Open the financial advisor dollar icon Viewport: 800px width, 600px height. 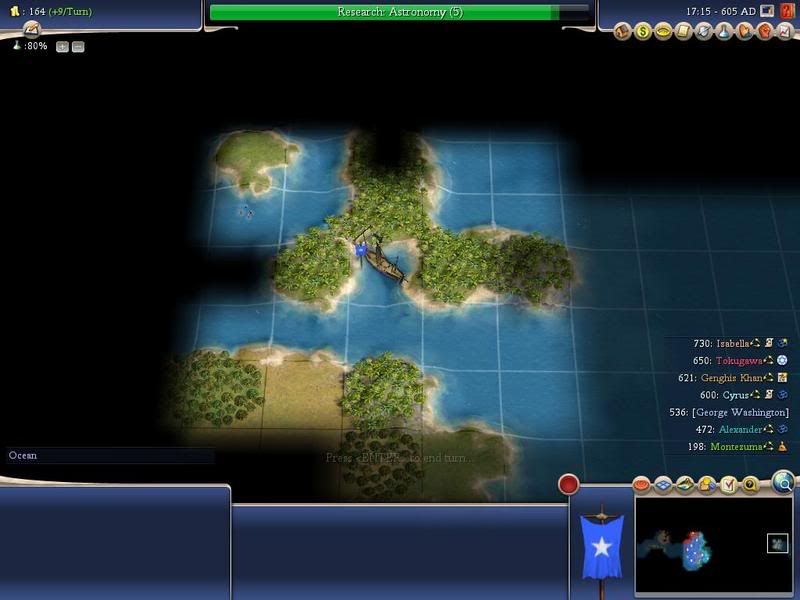coord(643,32)
